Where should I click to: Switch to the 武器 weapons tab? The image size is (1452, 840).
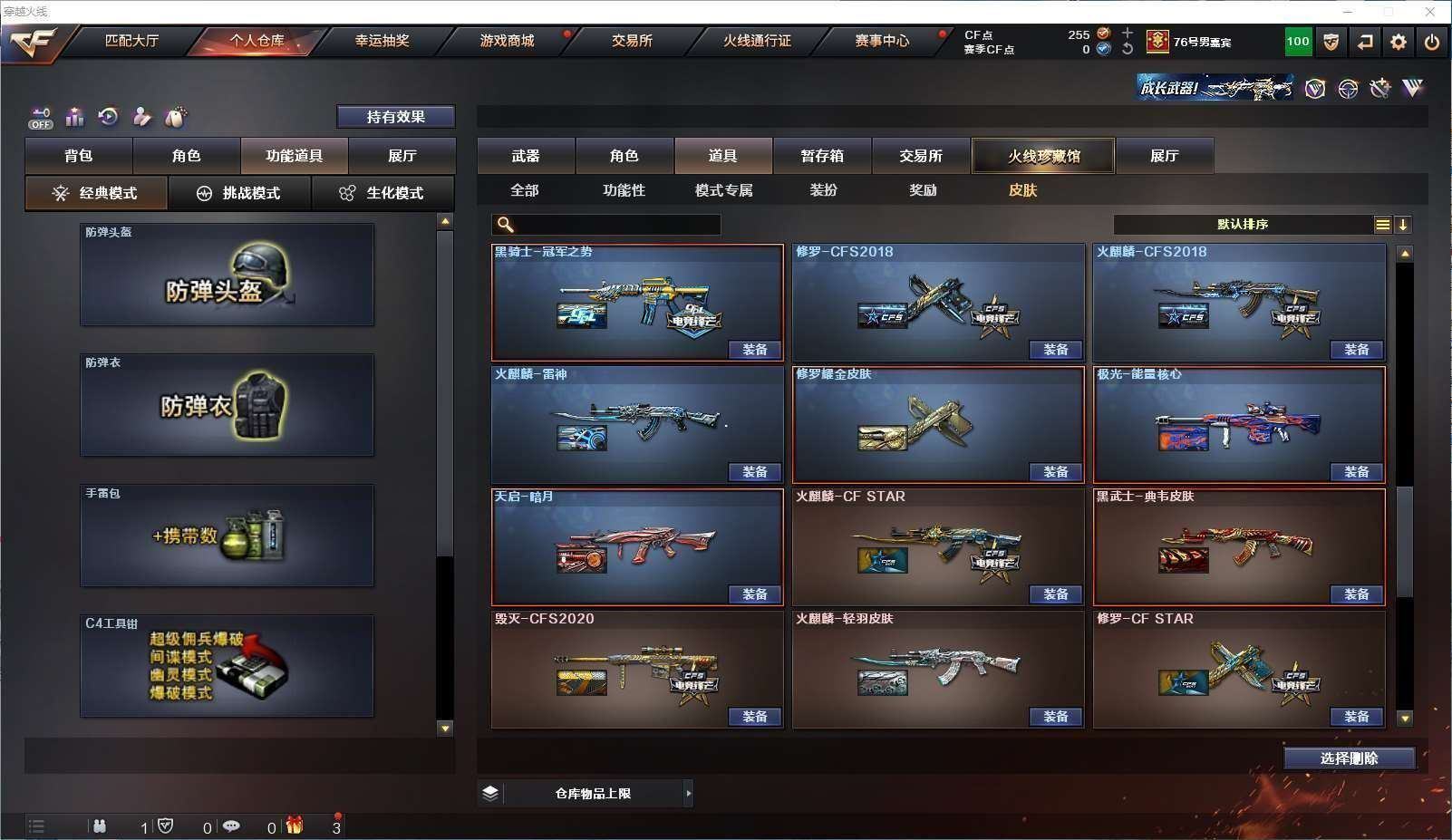526,156
